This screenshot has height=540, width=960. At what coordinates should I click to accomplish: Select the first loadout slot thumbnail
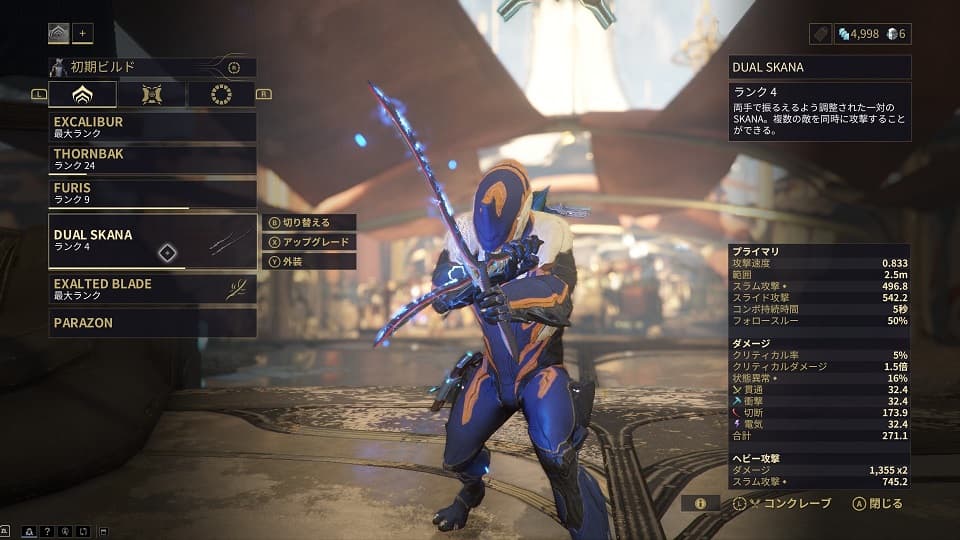pyautogui.click(x=58, y=34)
